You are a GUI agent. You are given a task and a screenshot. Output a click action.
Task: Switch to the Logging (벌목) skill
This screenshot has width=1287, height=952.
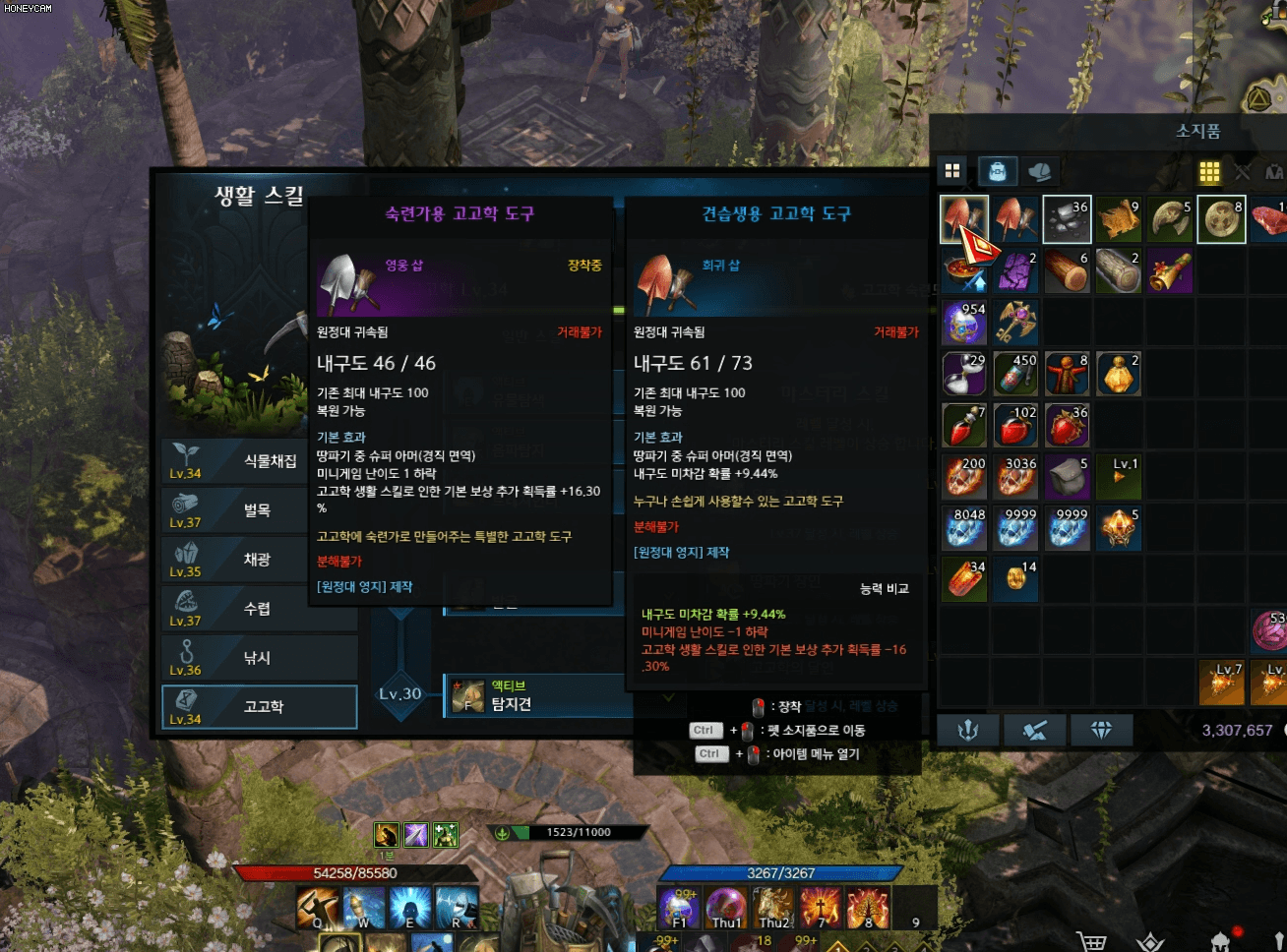258,510
